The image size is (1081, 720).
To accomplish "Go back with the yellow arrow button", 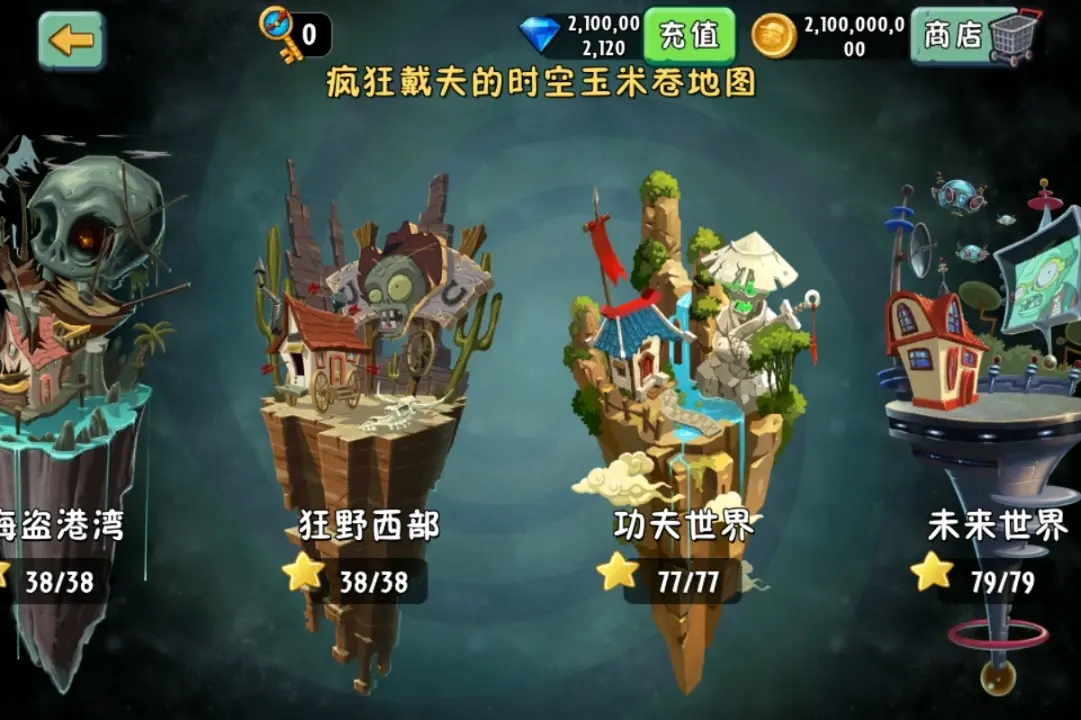I will [71, 40].
